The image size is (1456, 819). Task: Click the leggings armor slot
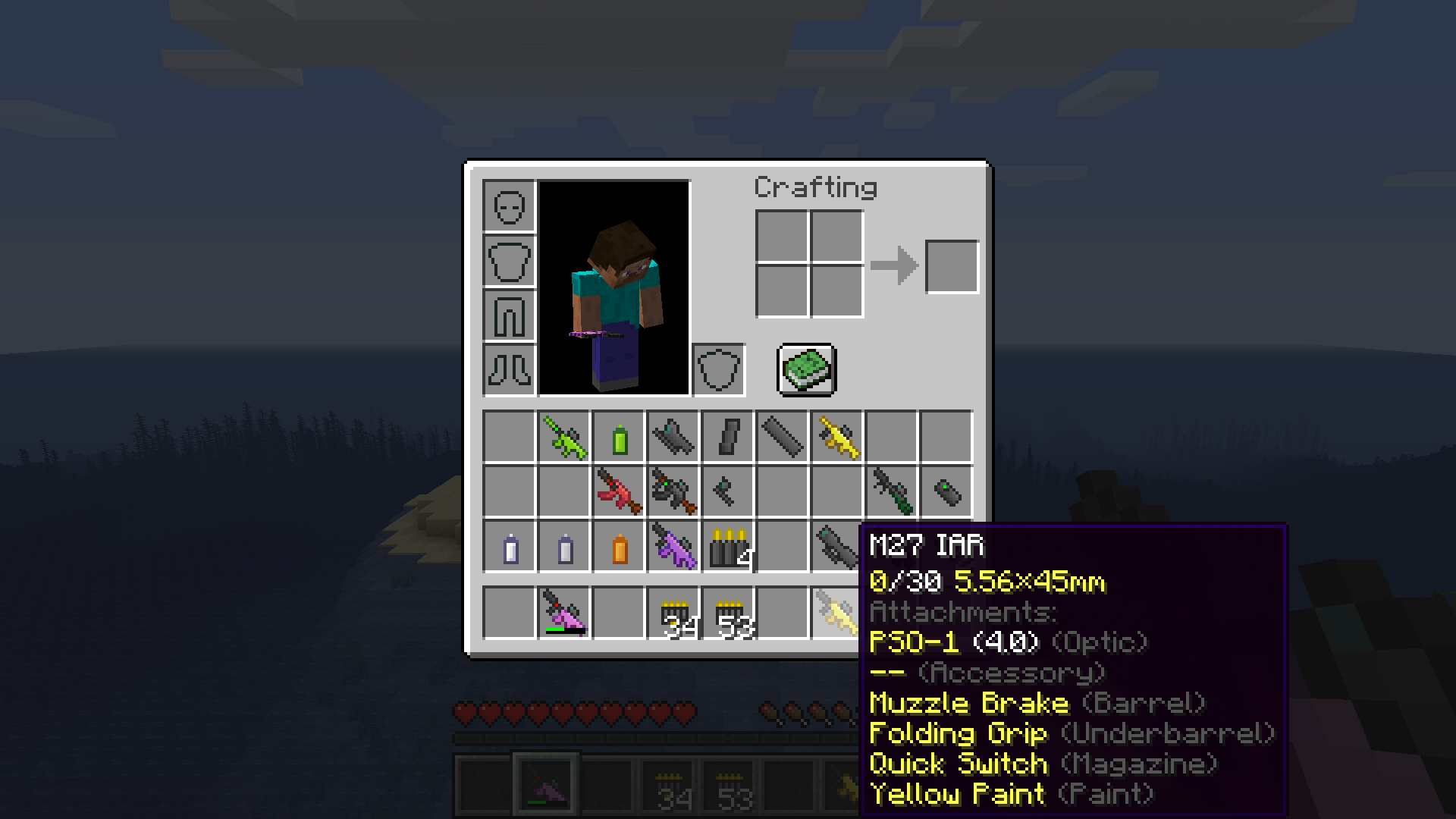(x=508, y=317)
